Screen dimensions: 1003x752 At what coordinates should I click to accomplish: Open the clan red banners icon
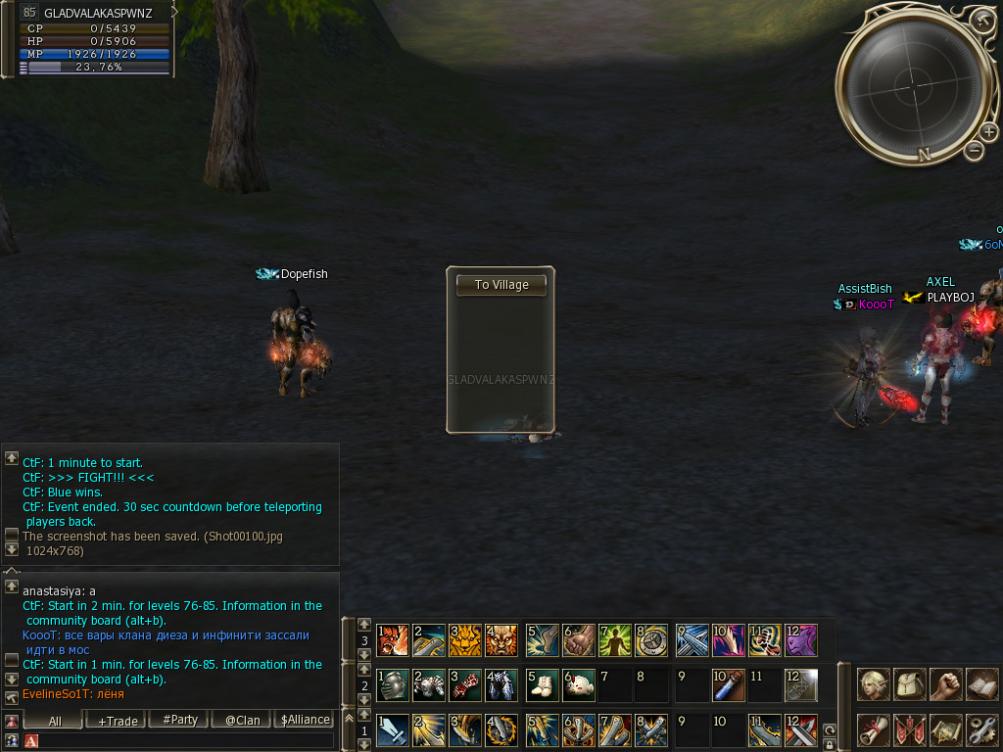tap(909, 730)
